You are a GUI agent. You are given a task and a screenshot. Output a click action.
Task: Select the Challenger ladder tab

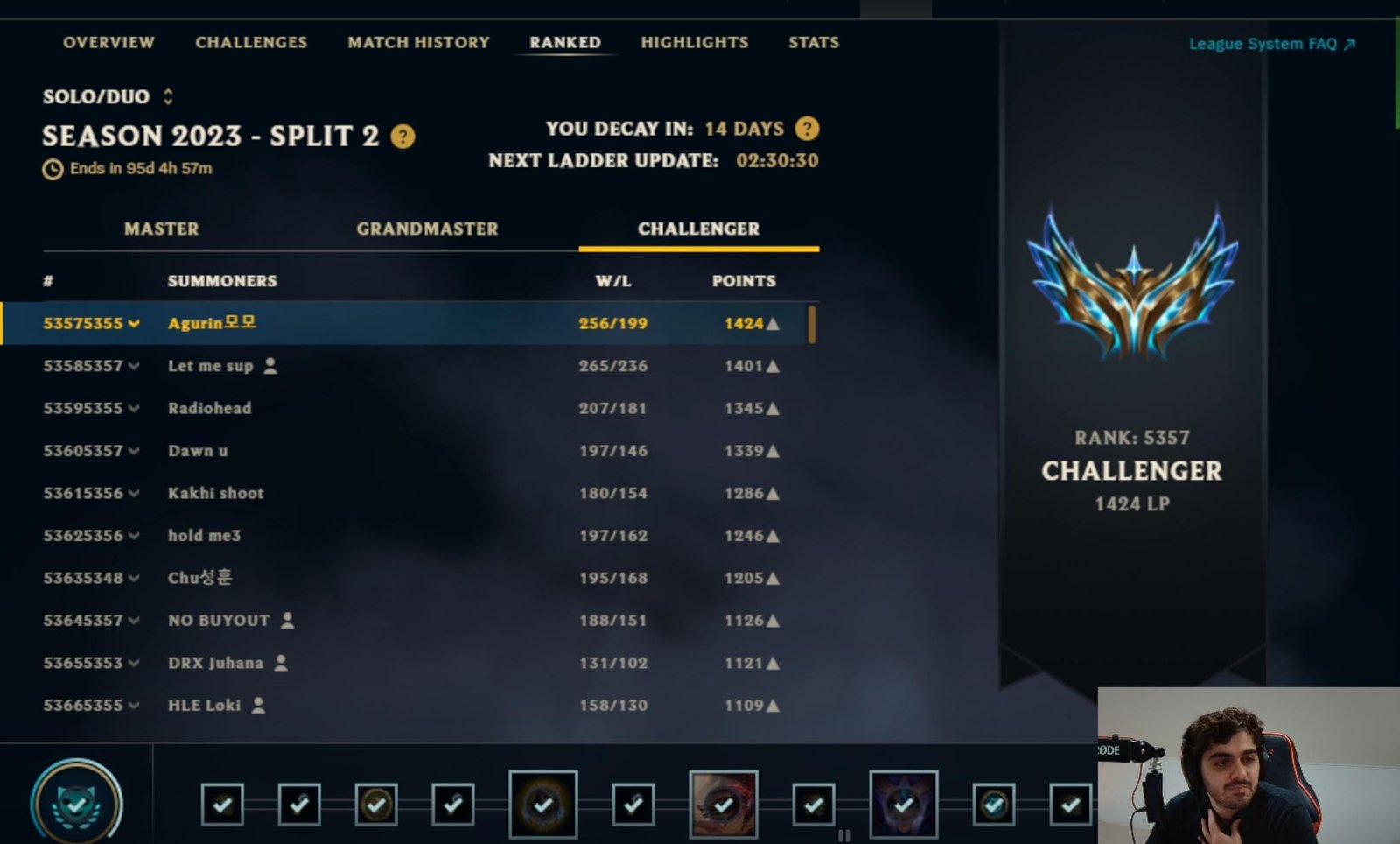point(698,229)
